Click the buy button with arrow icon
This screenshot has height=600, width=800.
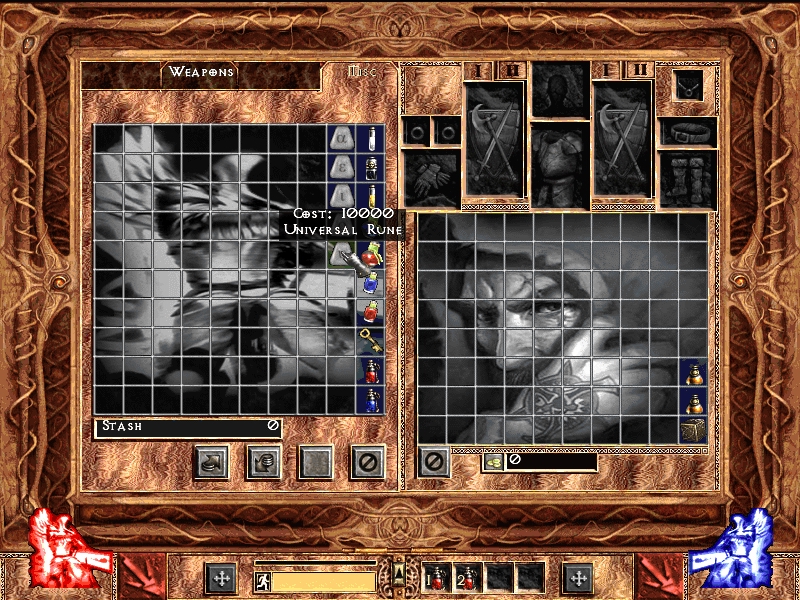pyautogui.click(x=211, y=462)
